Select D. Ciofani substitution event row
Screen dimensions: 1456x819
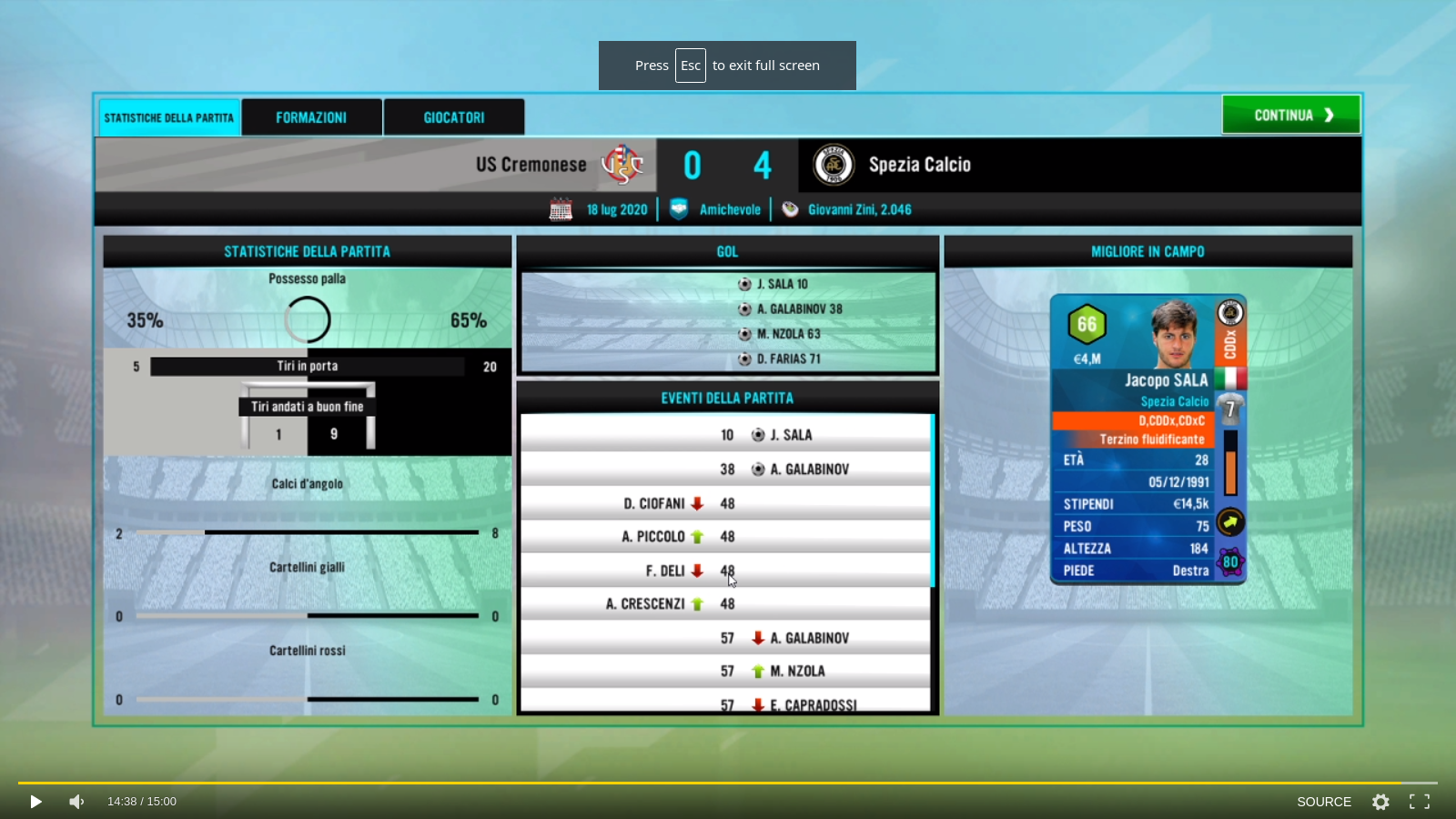pyautogui.click(x=726, y=503)
